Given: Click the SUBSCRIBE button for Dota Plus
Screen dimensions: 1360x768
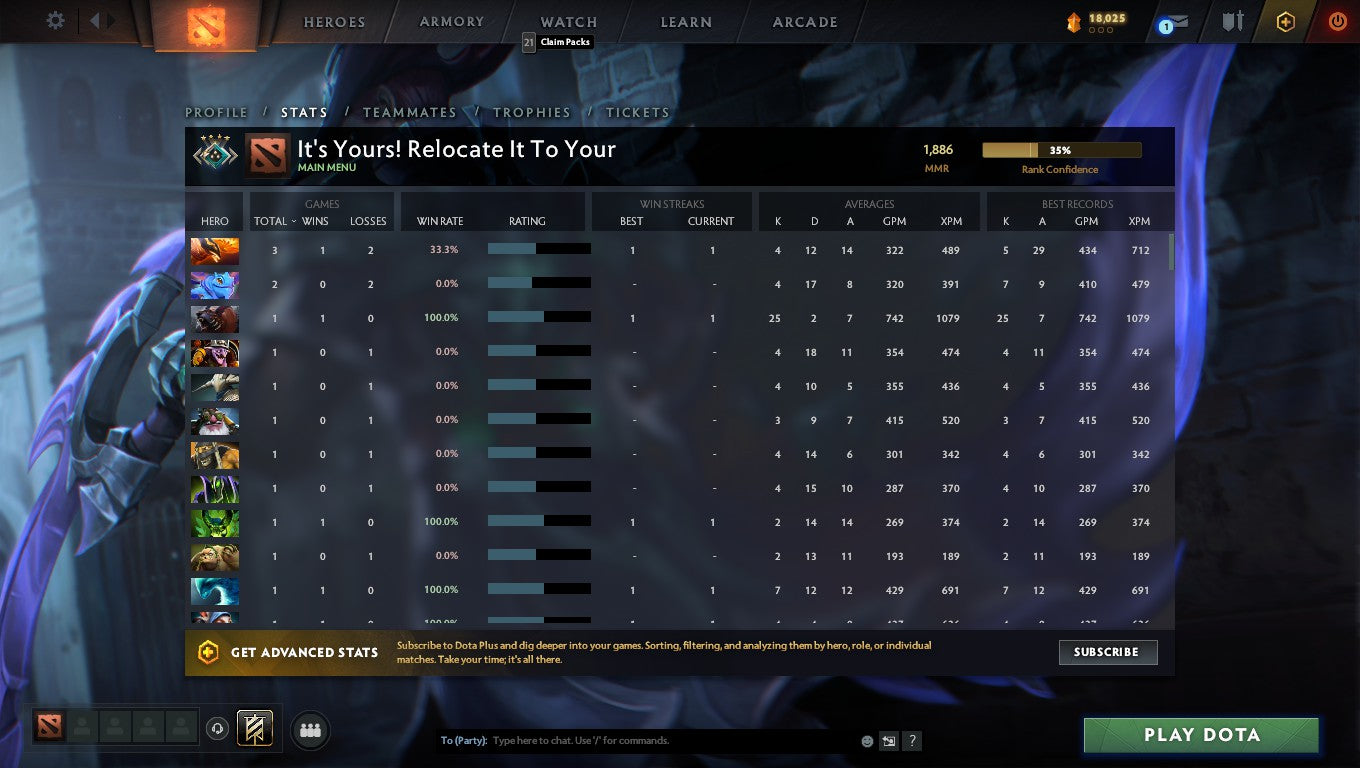Looking at the screenshot, I should coord(1108,652).
